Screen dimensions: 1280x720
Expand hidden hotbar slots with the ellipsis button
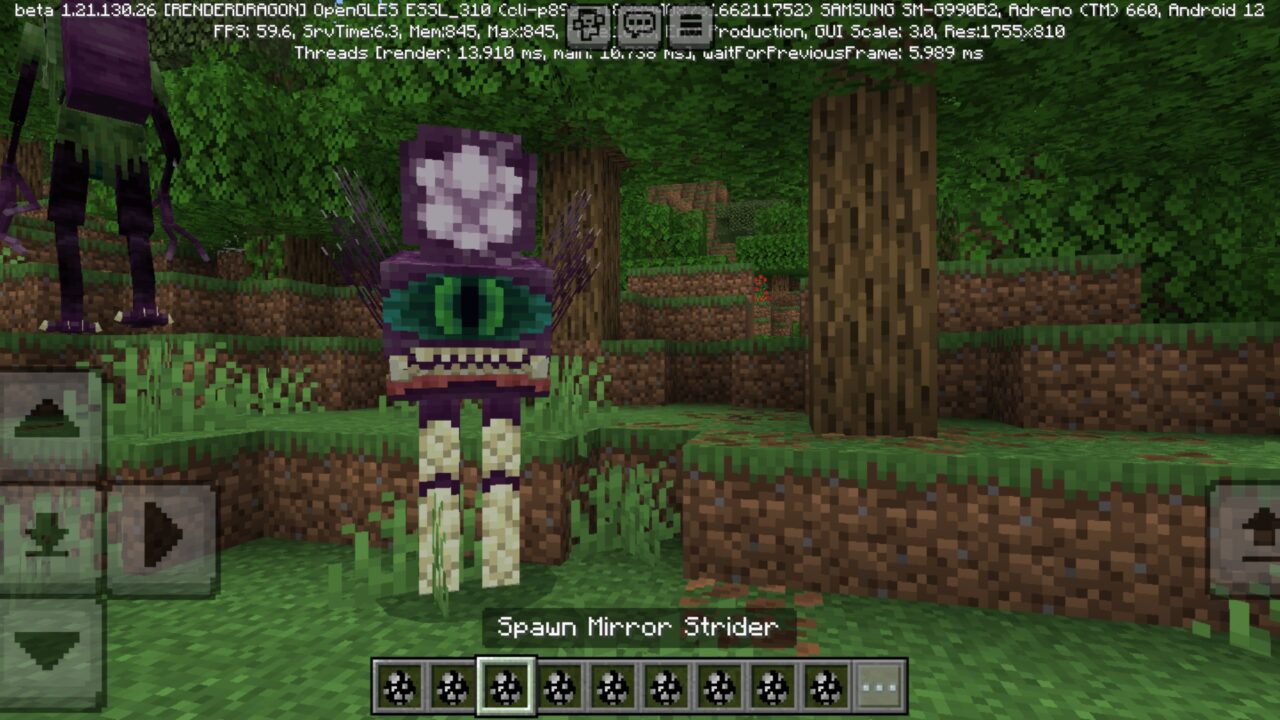(x=878, y=685)
